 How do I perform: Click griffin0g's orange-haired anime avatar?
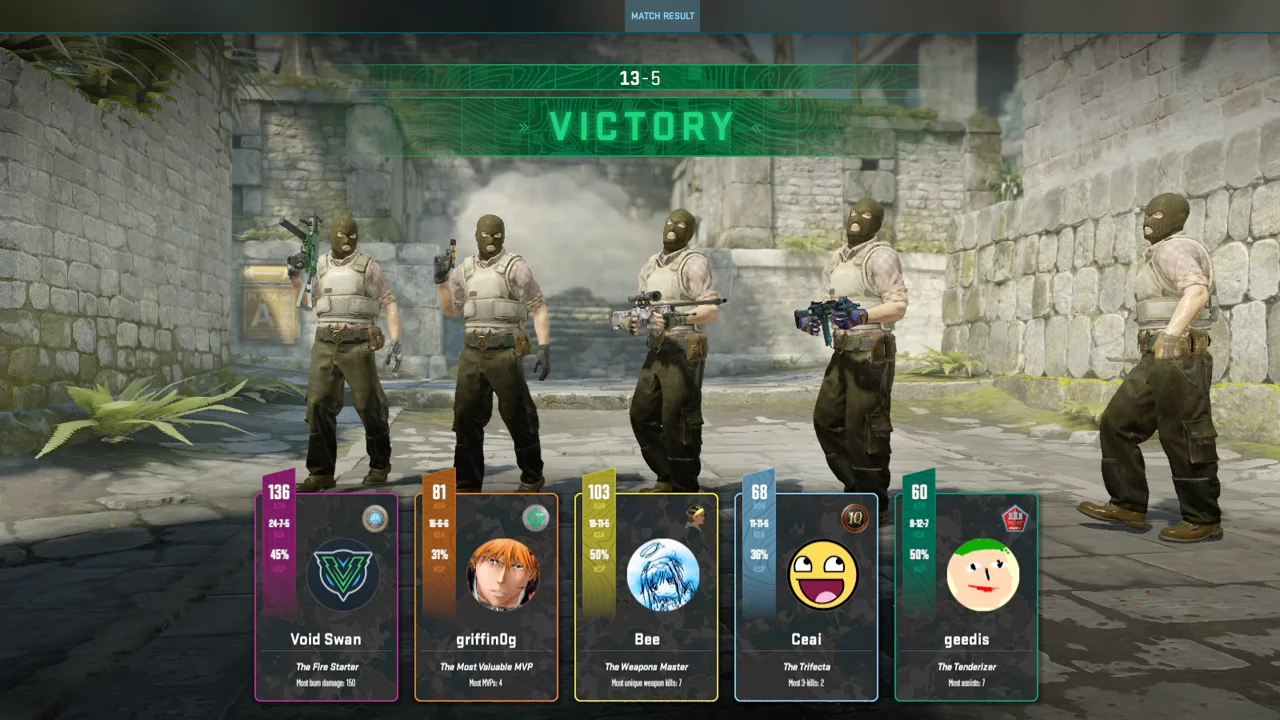point(503,574)
